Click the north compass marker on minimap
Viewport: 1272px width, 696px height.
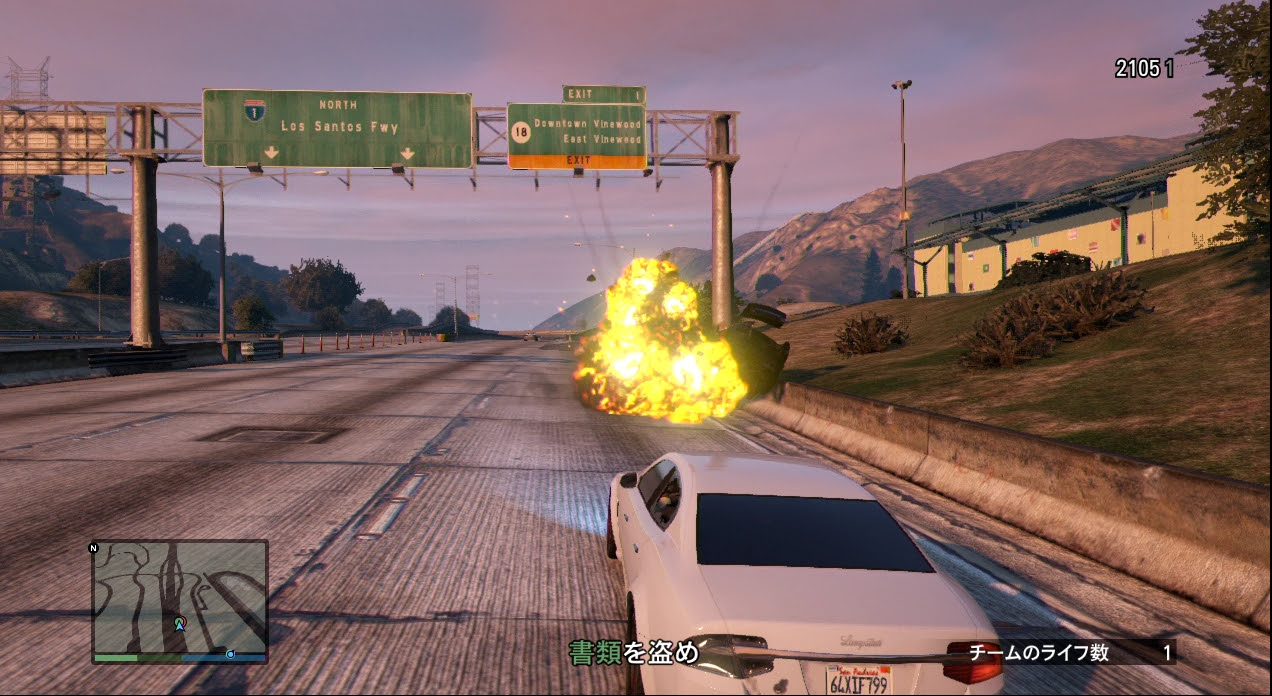click(x=94, y=548)
